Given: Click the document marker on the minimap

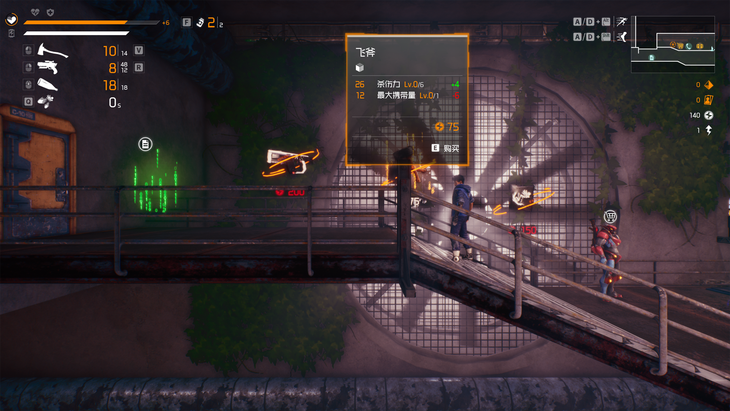Looking at the screenshot, I should 652,57.
